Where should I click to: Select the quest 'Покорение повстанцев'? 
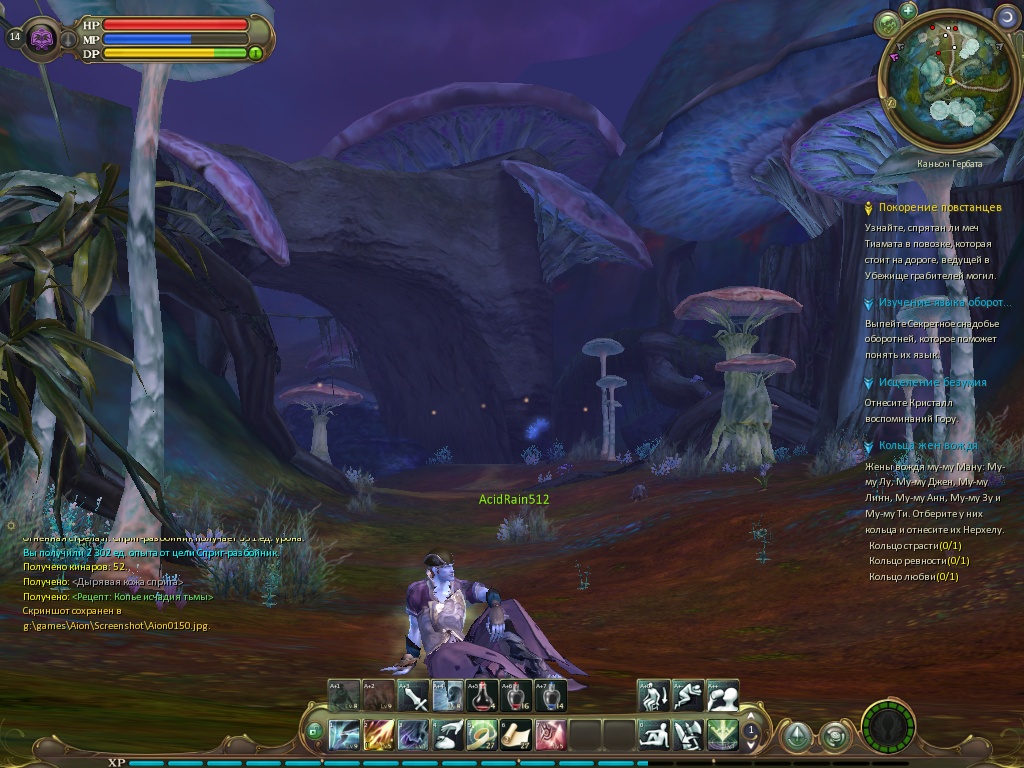point(939,208)
